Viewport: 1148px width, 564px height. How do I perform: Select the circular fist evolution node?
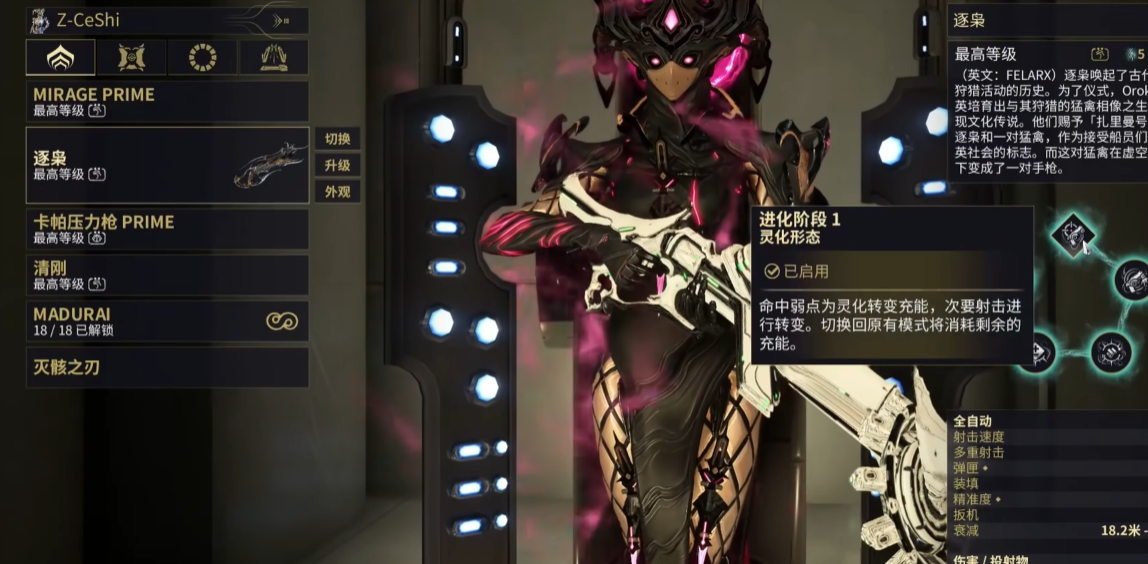[x=1109, y=351]
